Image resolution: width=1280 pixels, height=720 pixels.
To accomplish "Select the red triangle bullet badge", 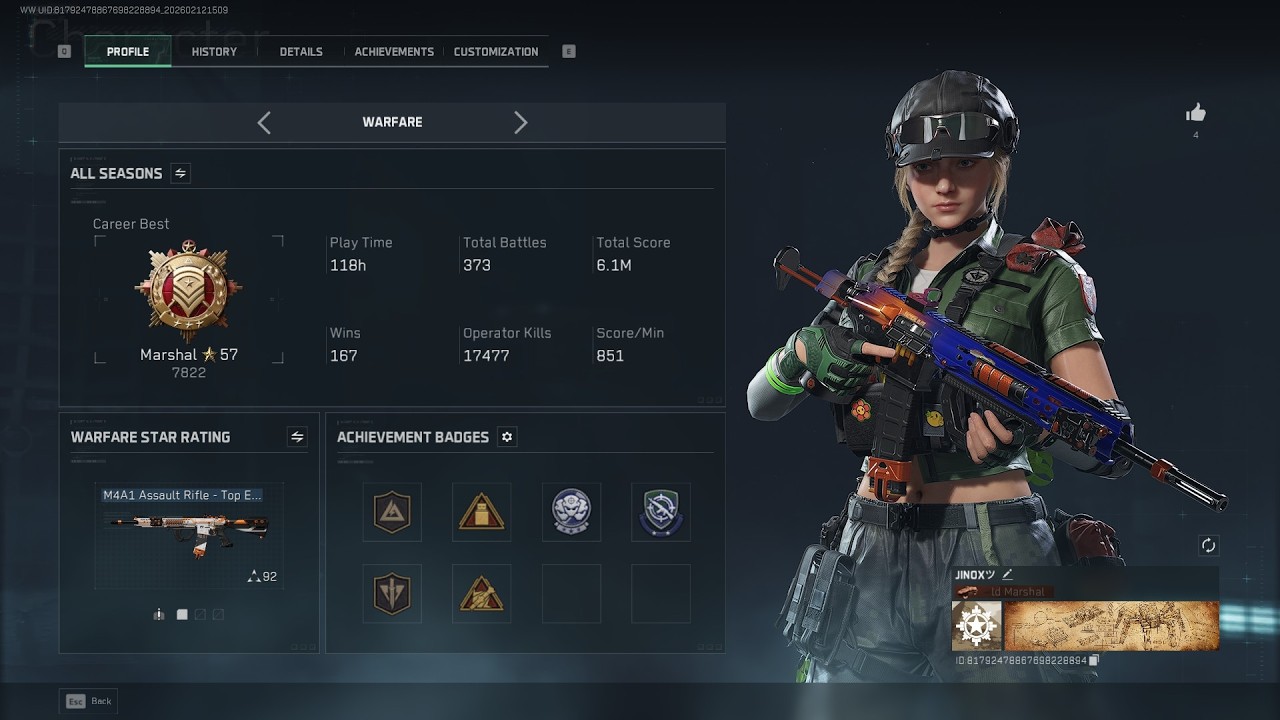I will click(x=481, y=512).
